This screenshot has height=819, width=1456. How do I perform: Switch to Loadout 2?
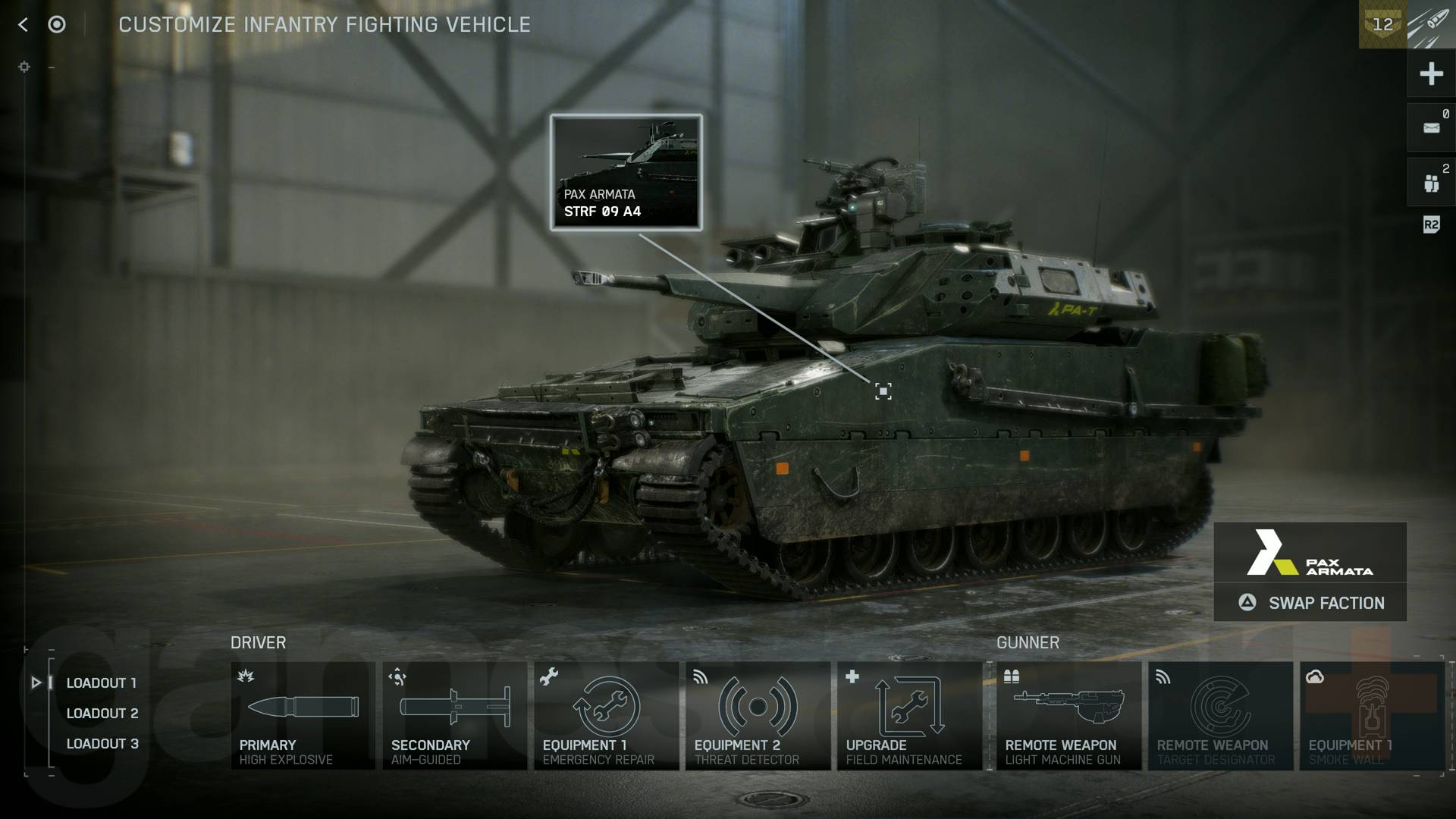102,713
